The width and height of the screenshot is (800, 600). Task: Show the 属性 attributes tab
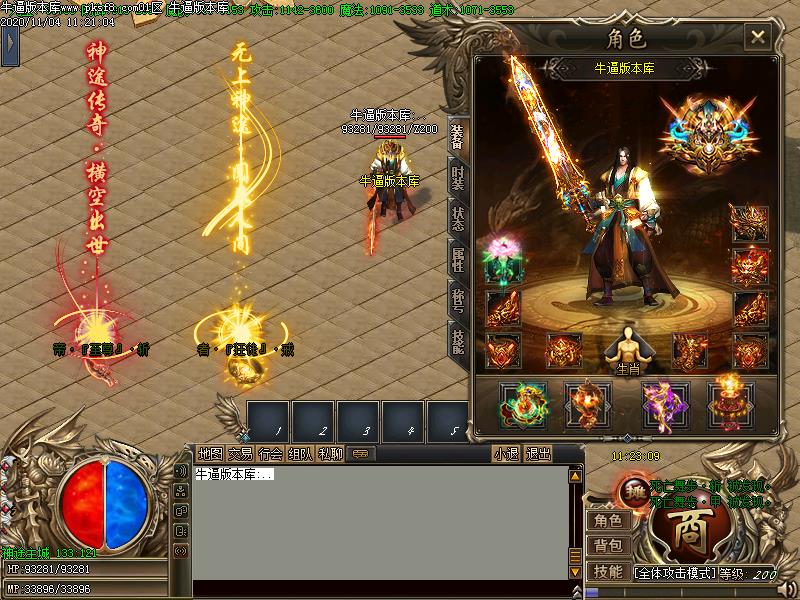click(x=457, y=260)
